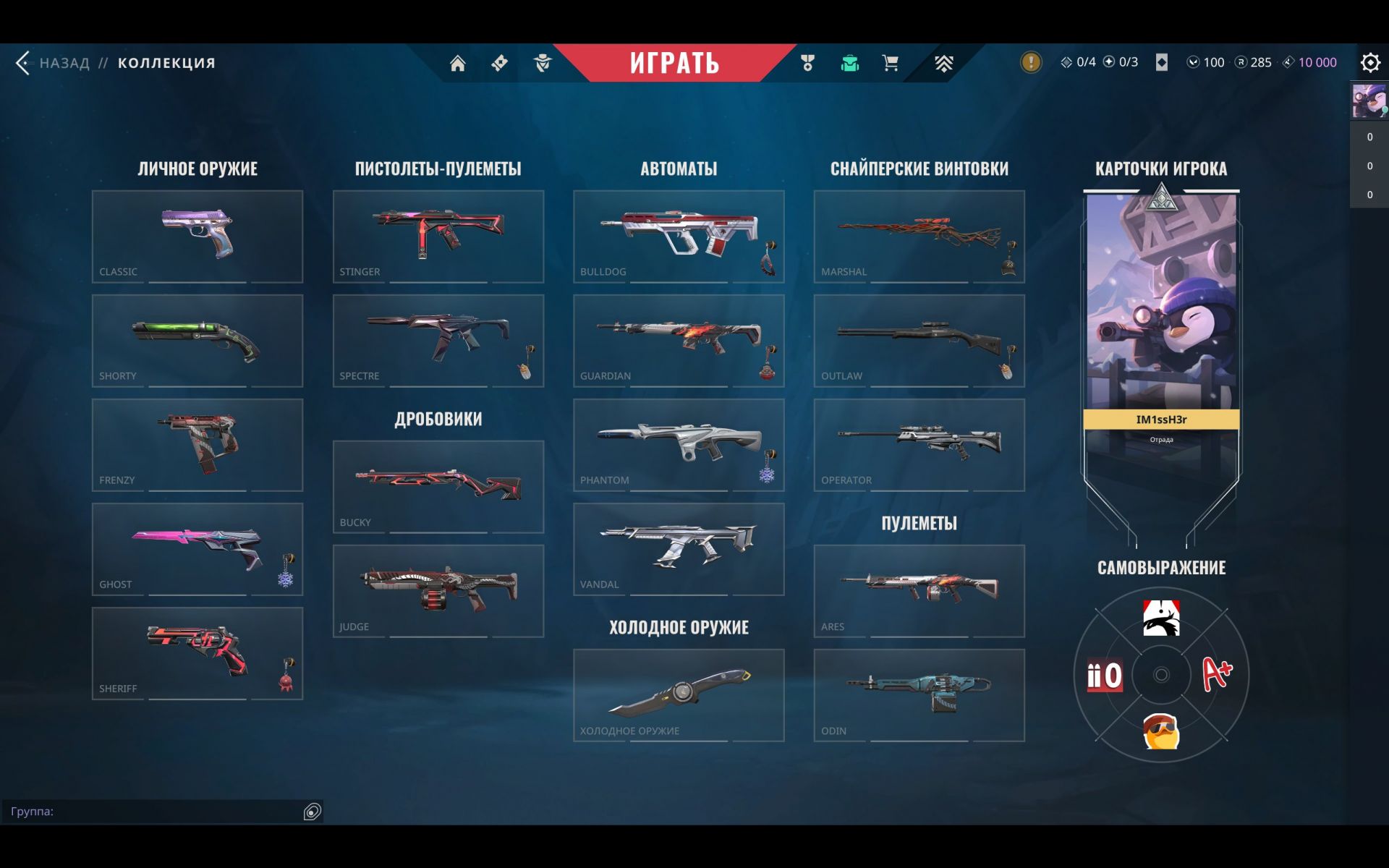This screenshot has height=868, width=1389.
Task: Start matchmaking with the ИГРАТЬ button
Action: pyautogui.click(x=674, y=63)
